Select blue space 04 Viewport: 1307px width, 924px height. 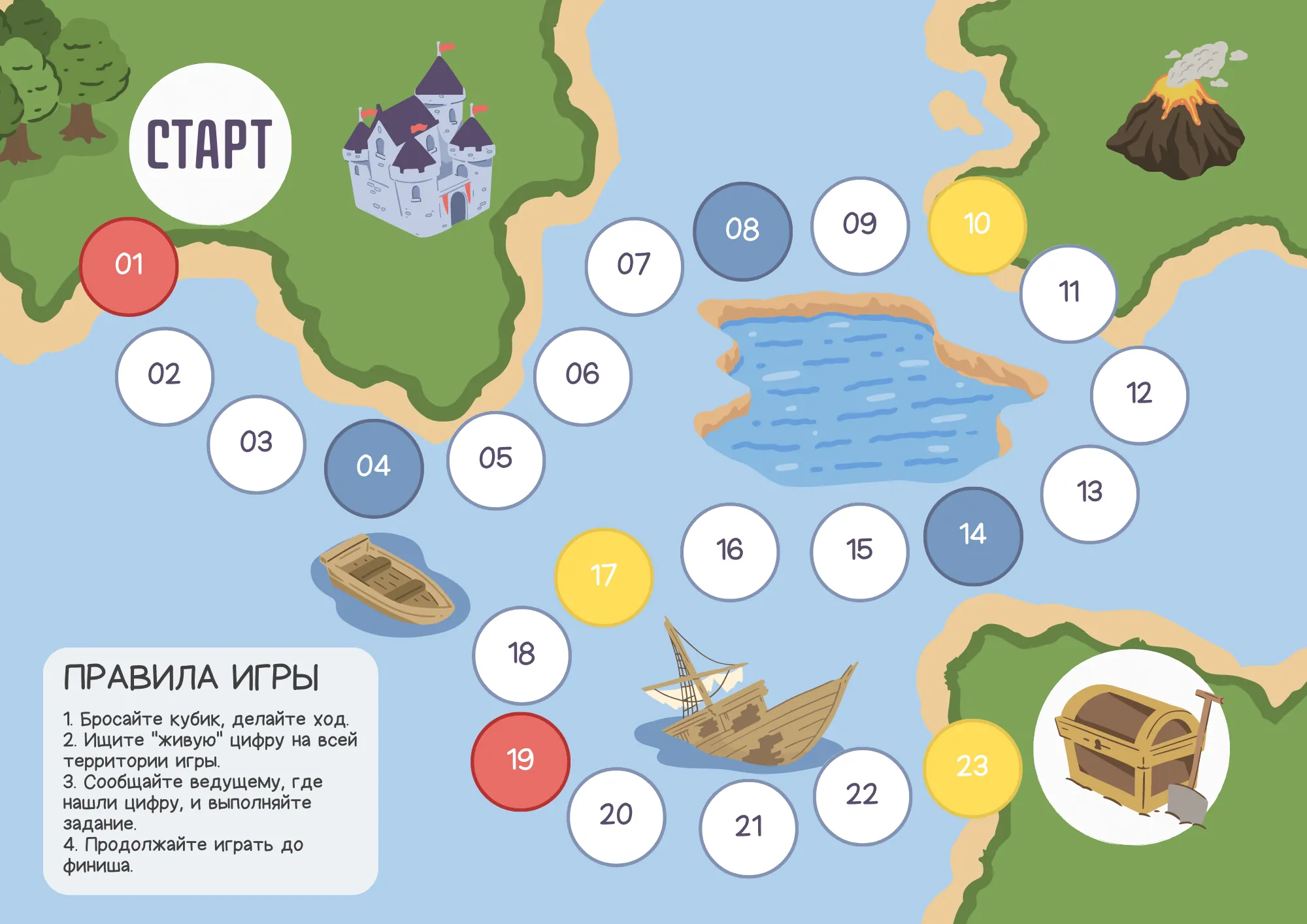[x=374, y=468]
